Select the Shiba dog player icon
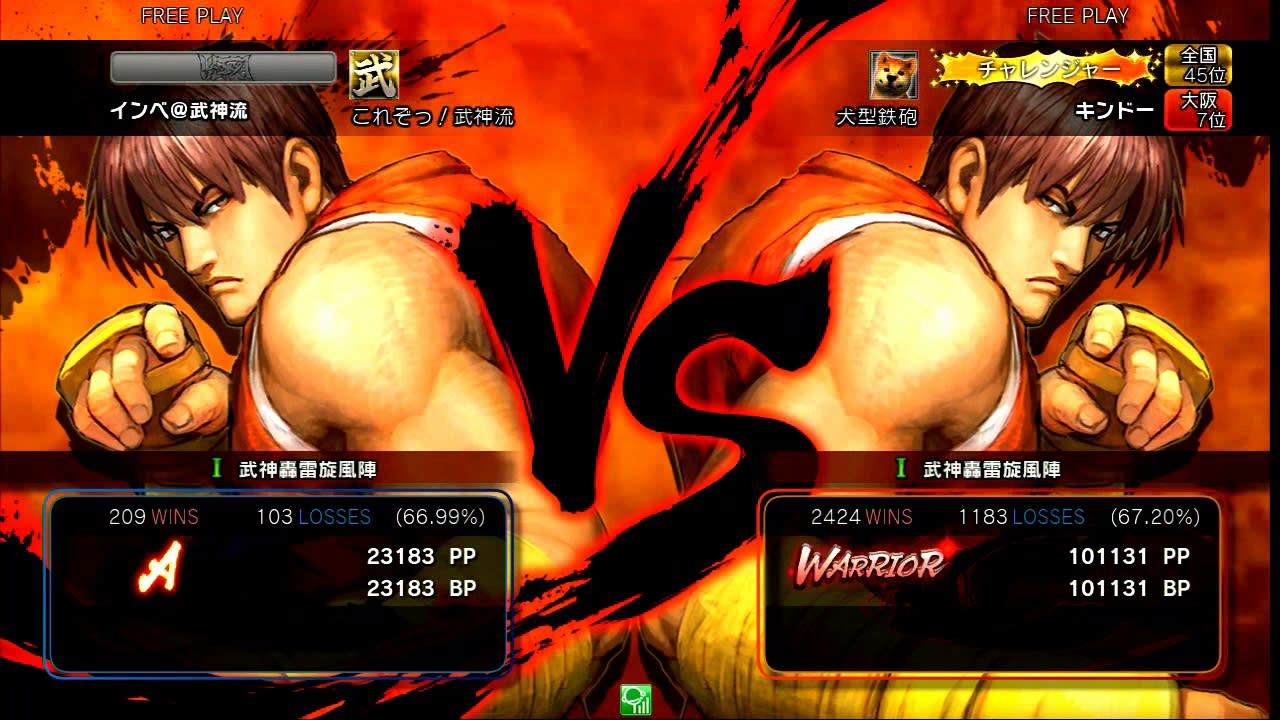The image size is (1280, 720). point(893,75)
